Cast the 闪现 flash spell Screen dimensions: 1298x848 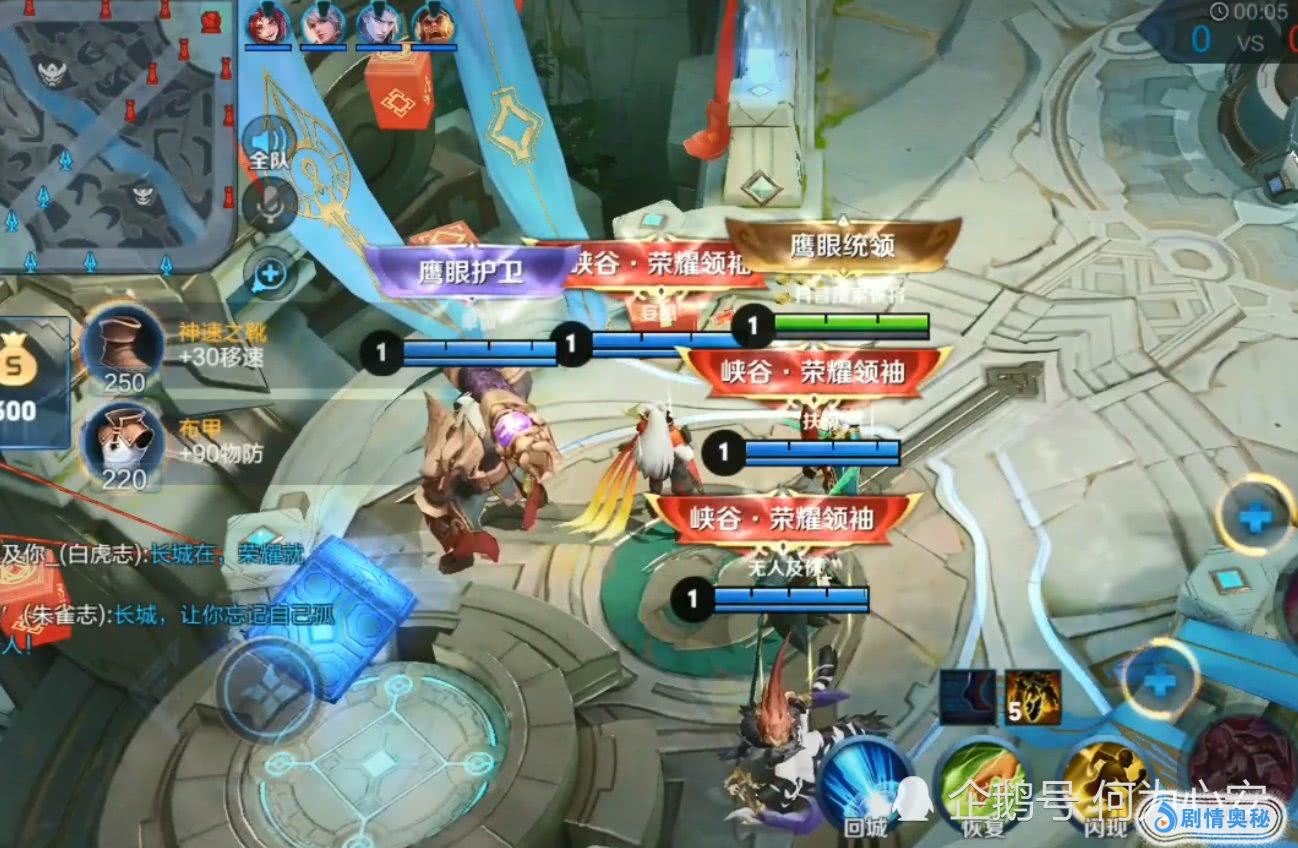coord(1105,785)
